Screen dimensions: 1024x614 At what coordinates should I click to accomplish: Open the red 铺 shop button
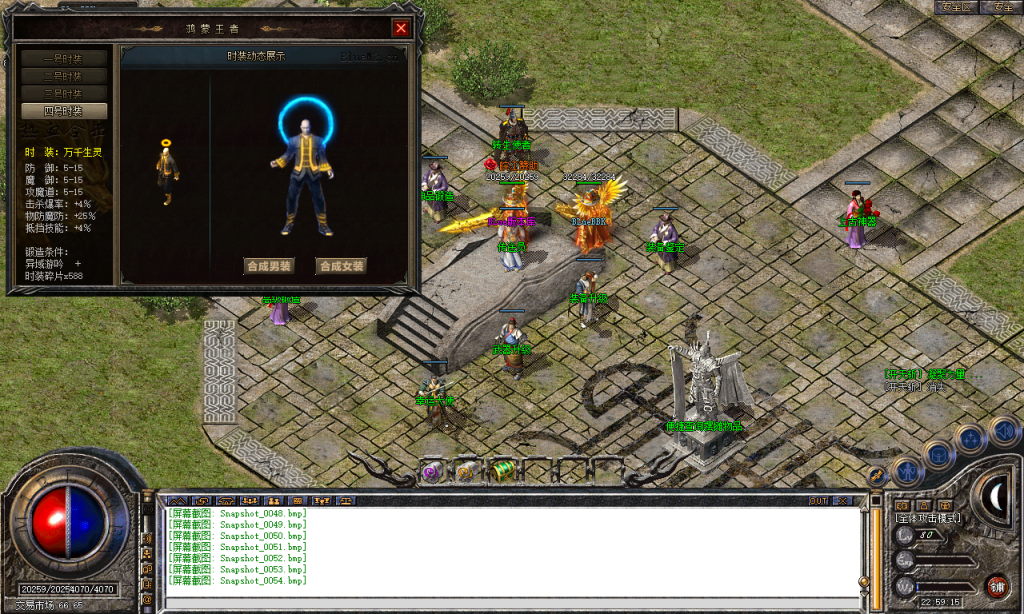tap(997, 586)
